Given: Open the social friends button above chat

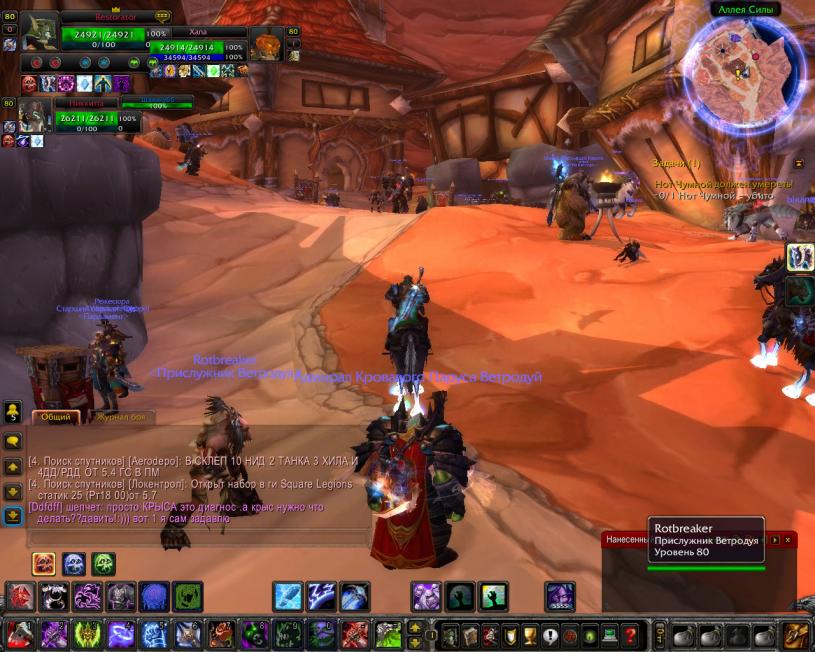Looking at the screenshot, I should click(13, 411).
